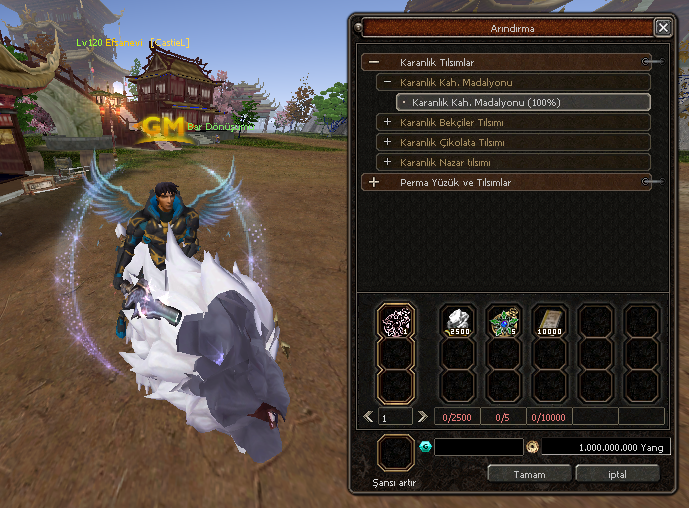The width and height of the screenshot is (689, 508).
Task: Cancel with the iptal button
Action: click(617, 473)
